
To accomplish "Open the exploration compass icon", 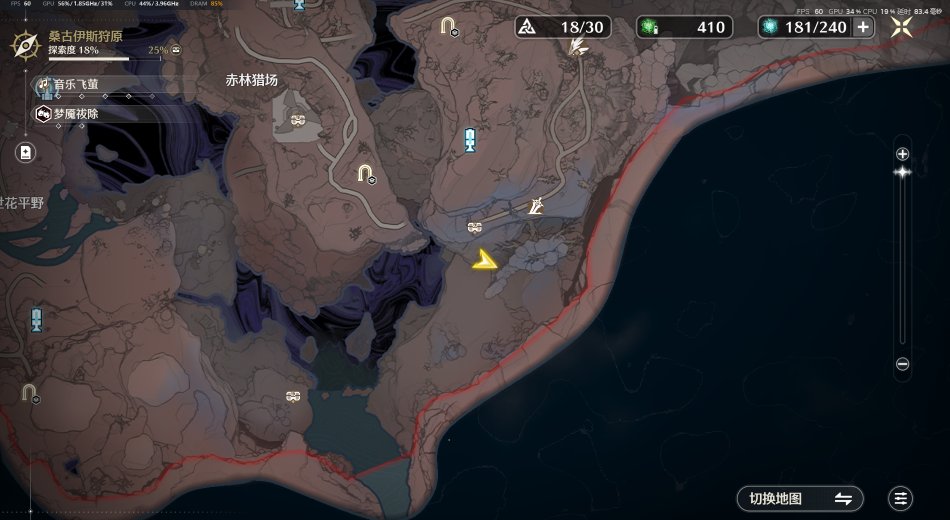I will [x=24, y=45].
